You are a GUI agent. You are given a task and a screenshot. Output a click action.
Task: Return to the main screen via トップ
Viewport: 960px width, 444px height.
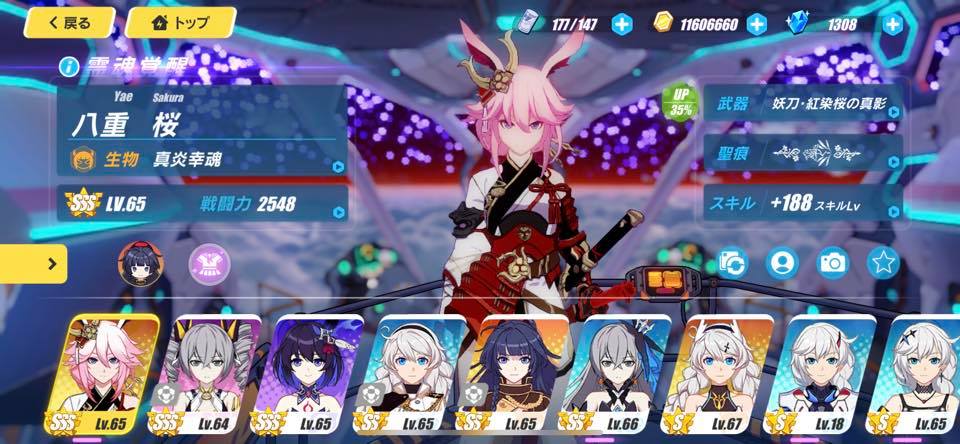click(x=180, y=22)
